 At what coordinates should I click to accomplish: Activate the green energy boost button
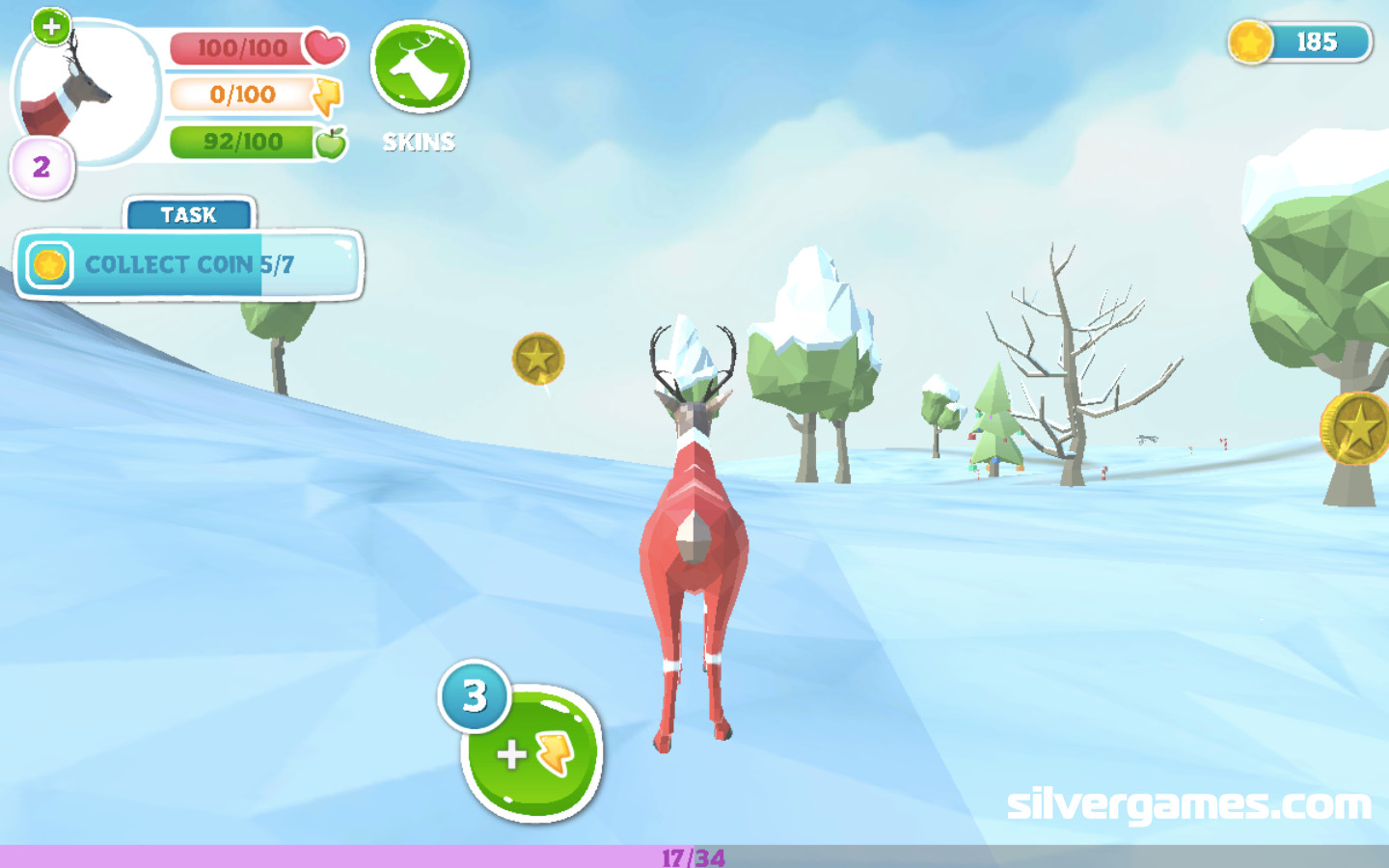[532, 753]
